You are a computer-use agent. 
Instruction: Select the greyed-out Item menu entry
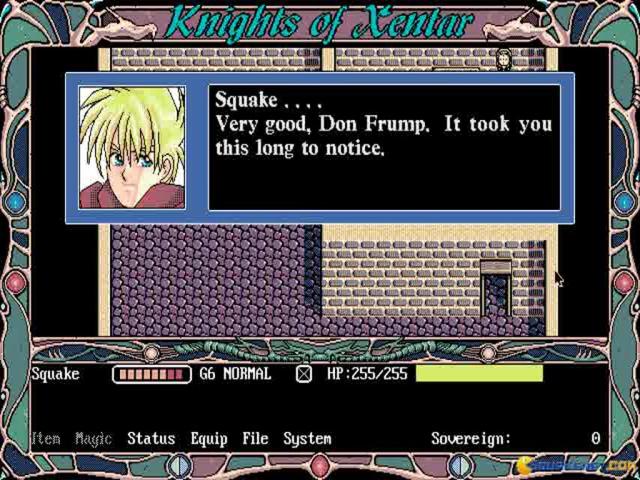[x=46, y=439]
